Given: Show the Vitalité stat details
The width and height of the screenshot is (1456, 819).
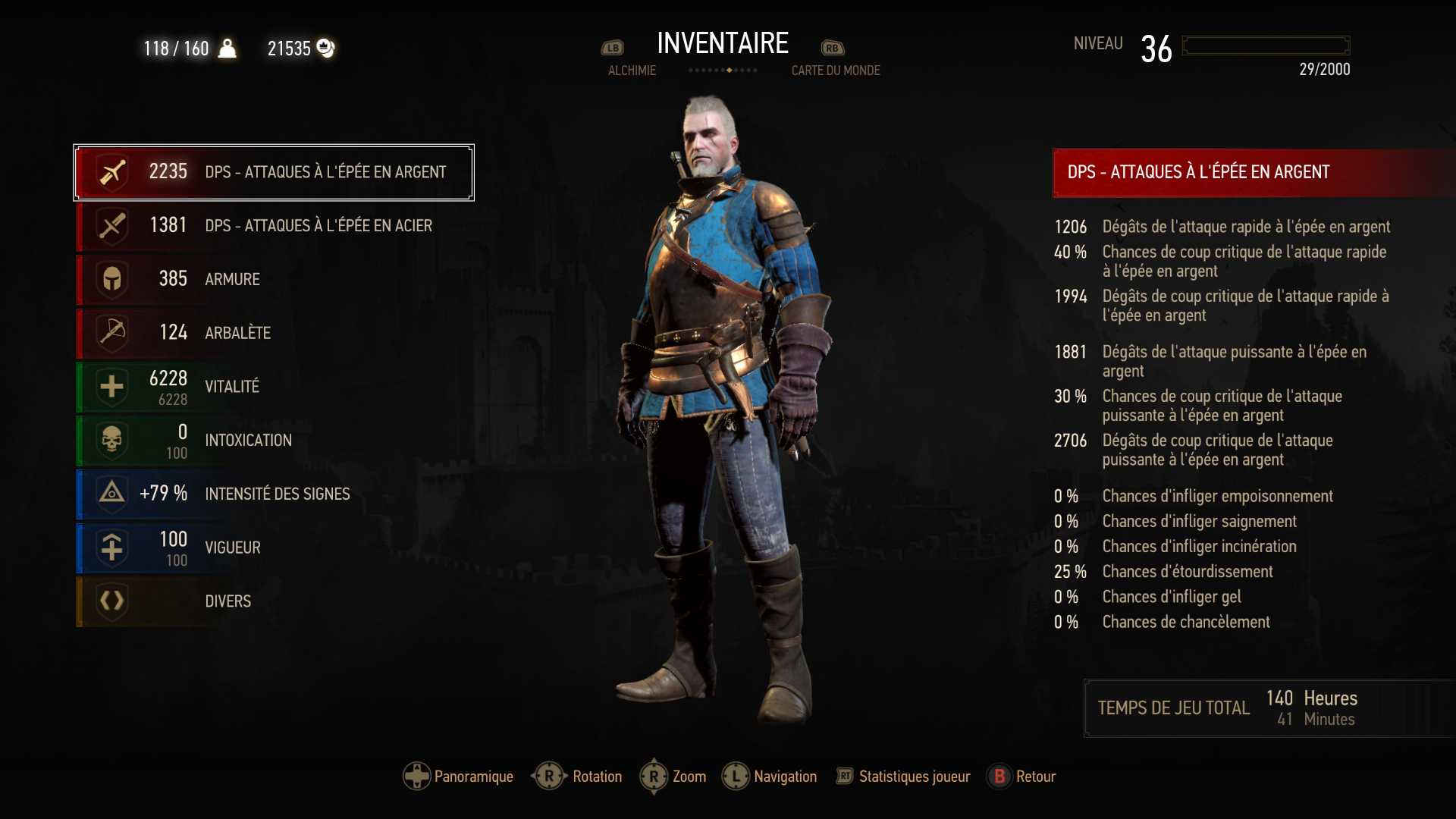Looking at the screenshot, I should tap(274, 387).
